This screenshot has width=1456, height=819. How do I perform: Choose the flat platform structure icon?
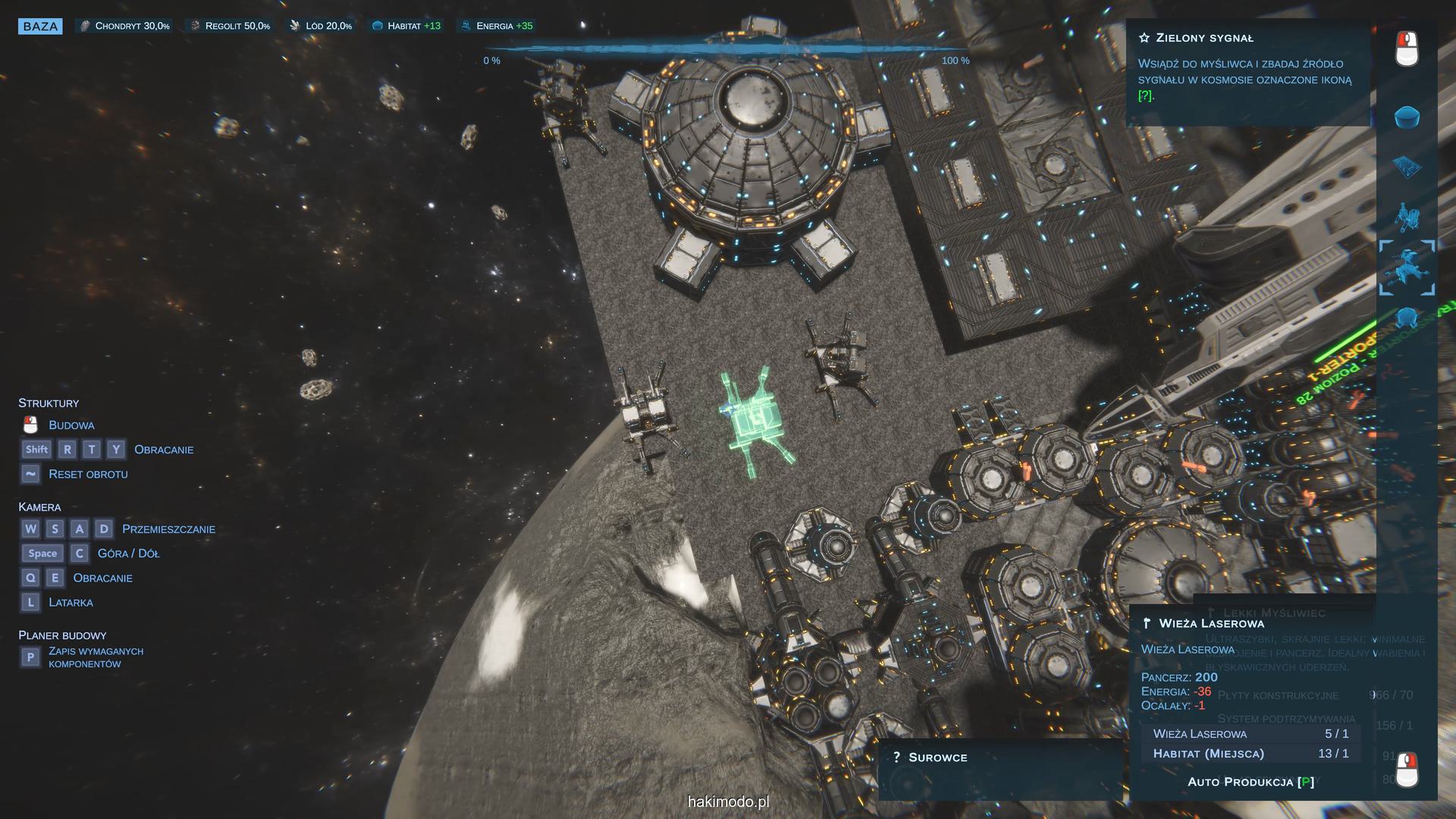(x=1407, y=167)
